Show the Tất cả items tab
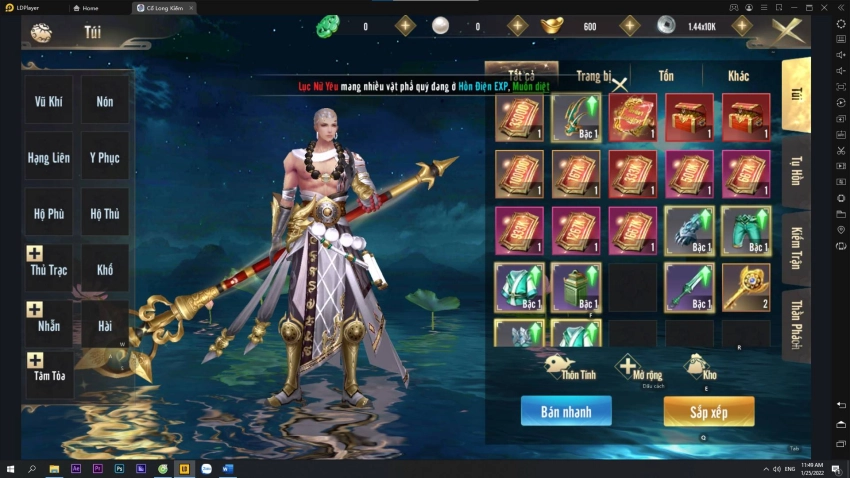This screenshot has height=478, width=850. [x=521, y=73]
